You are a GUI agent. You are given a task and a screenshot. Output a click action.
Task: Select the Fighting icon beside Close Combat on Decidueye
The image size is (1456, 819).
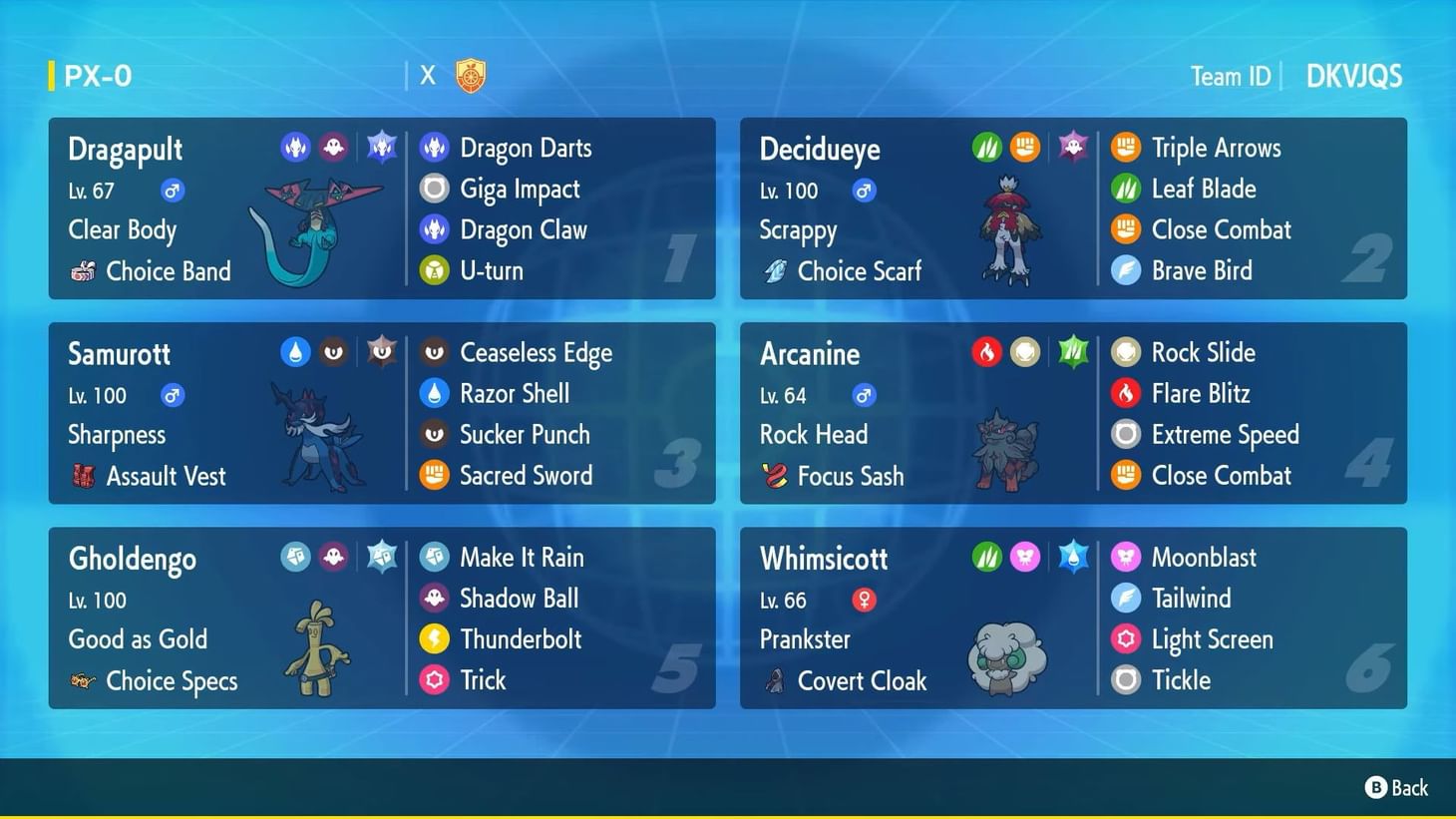pos(1125,229)
